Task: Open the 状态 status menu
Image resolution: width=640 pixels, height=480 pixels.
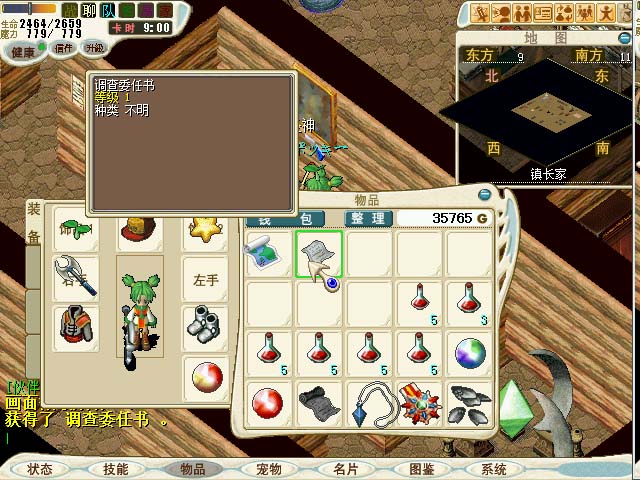Action: tap(41, 468)
